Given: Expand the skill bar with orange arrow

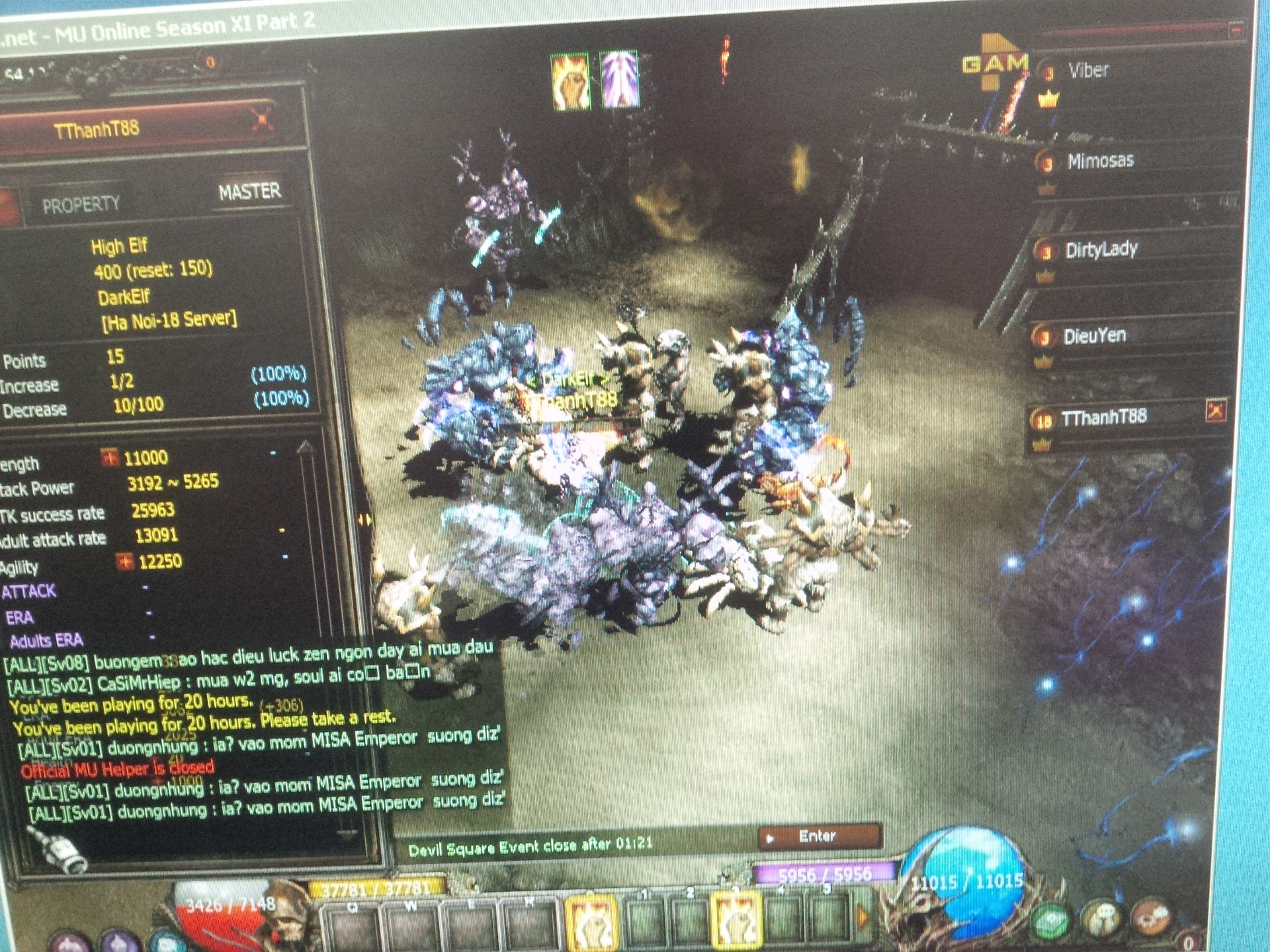Looking at the screenshot, I should tap(863, 918).
